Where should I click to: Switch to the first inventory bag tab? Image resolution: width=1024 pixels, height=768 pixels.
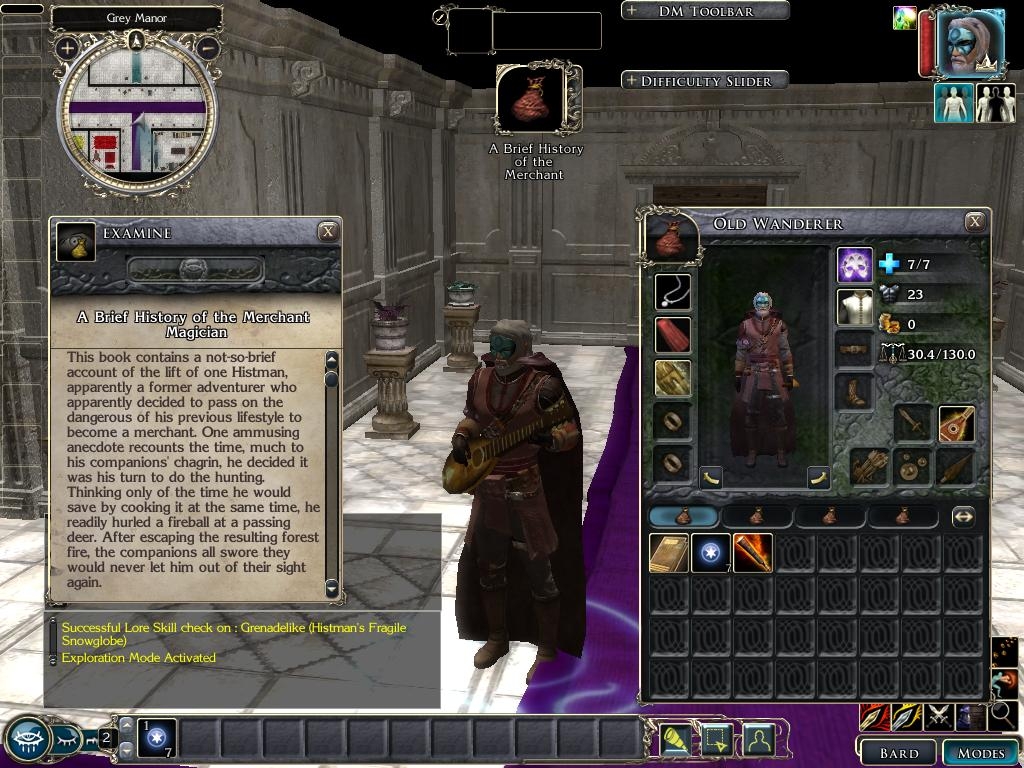(683, 517)
